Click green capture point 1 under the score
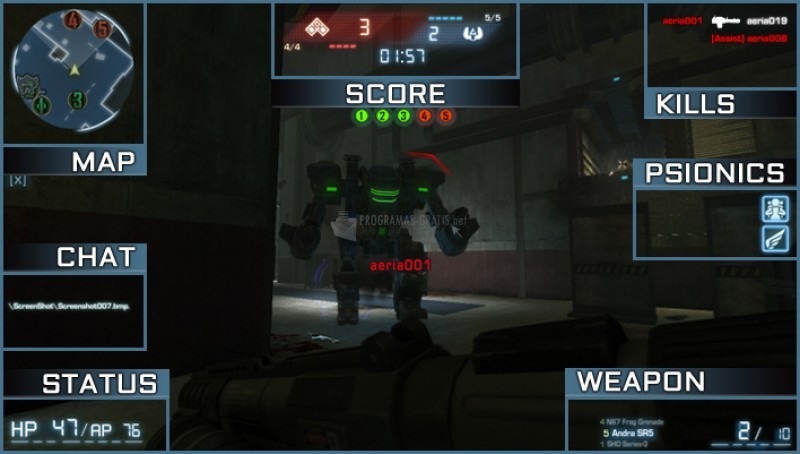Screen dimensions: 800x454 coord(360,117)
